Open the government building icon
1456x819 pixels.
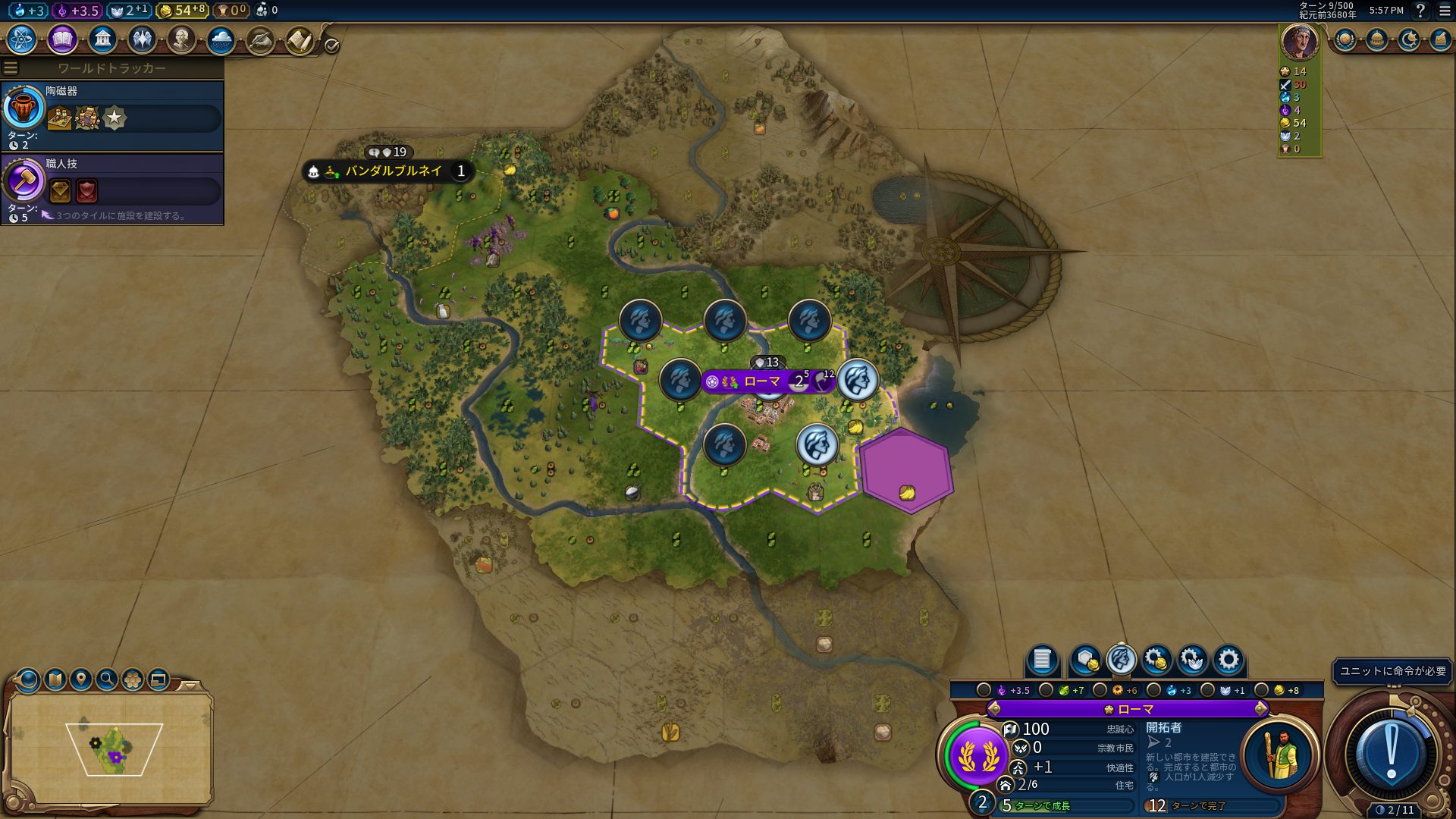102,39
